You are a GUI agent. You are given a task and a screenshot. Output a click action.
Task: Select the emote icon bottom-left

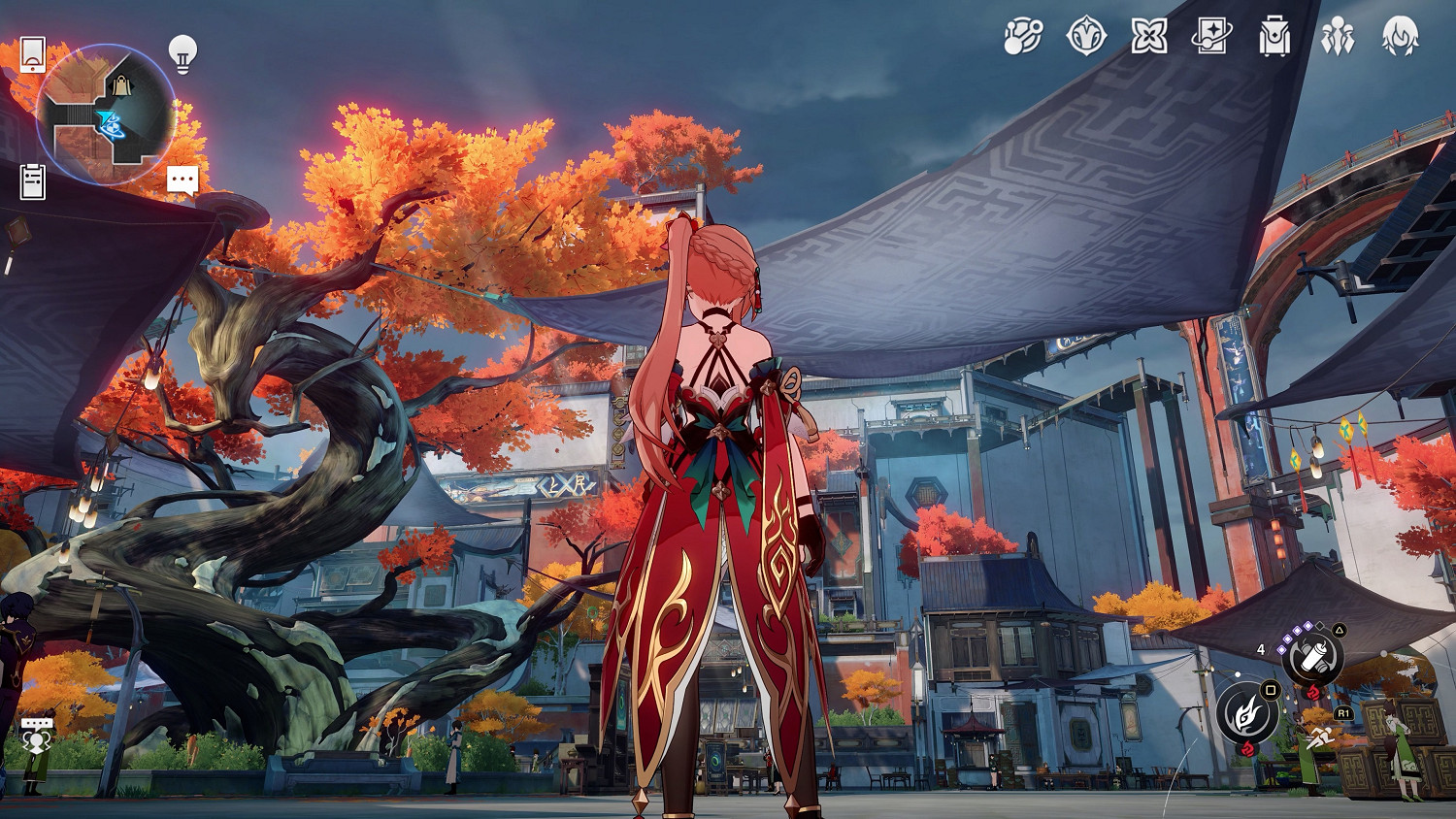click(x=39, y=739)
